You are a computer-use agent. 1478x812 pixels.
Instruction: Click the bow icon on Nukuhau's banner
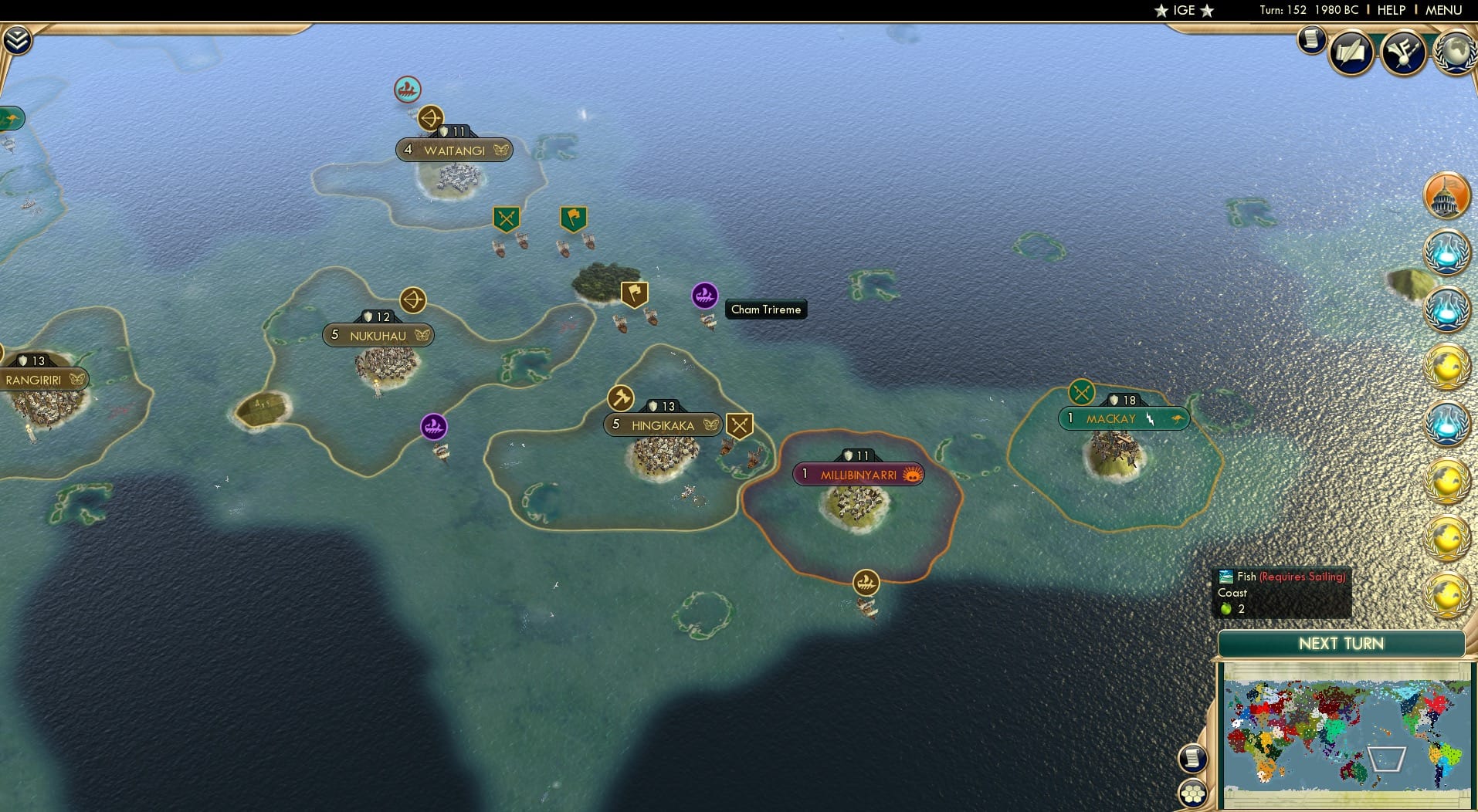pyautogui.click(x=412, y=301)
